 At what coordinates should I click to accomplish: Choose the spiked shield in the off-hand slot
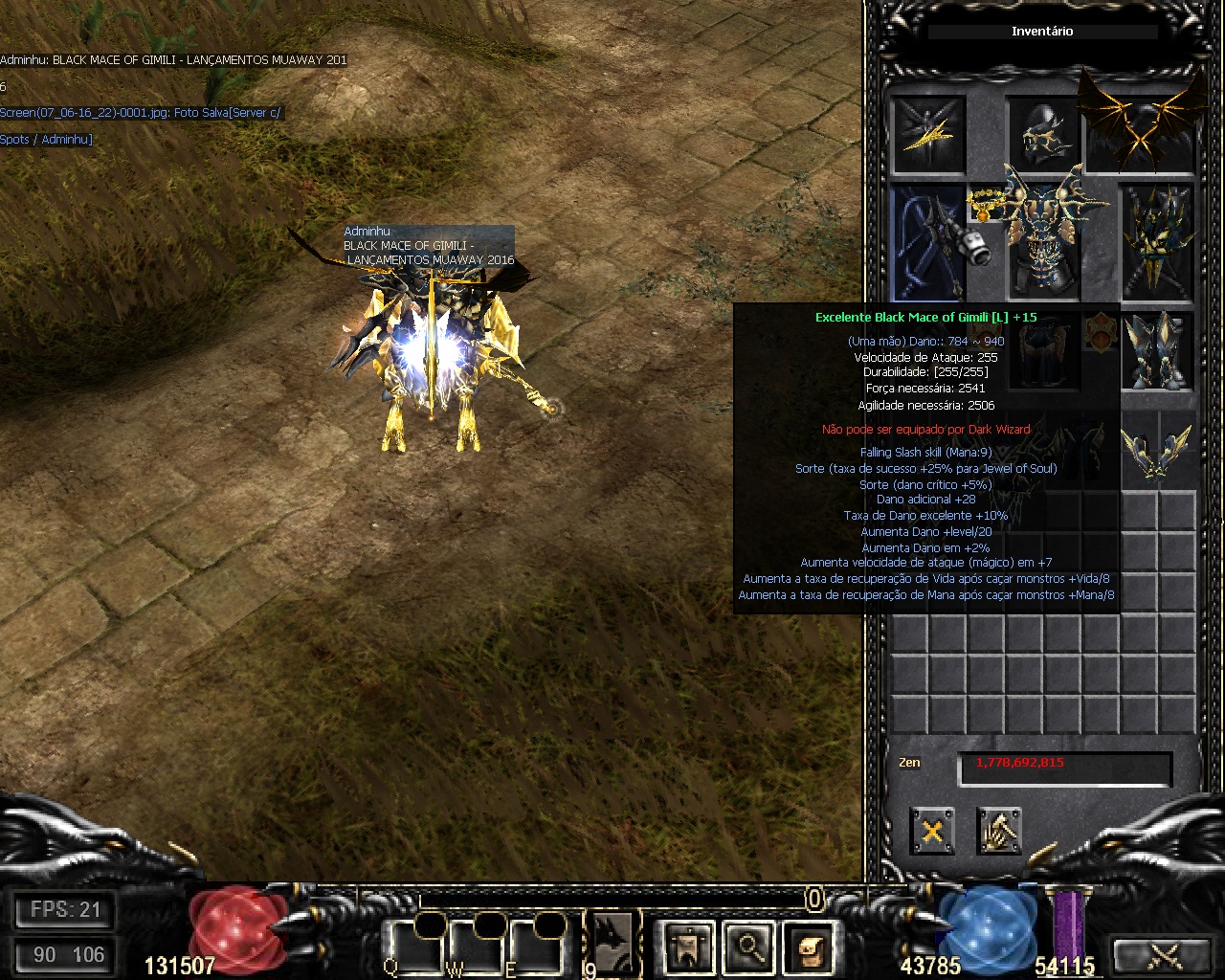[x=1158, y=239]
